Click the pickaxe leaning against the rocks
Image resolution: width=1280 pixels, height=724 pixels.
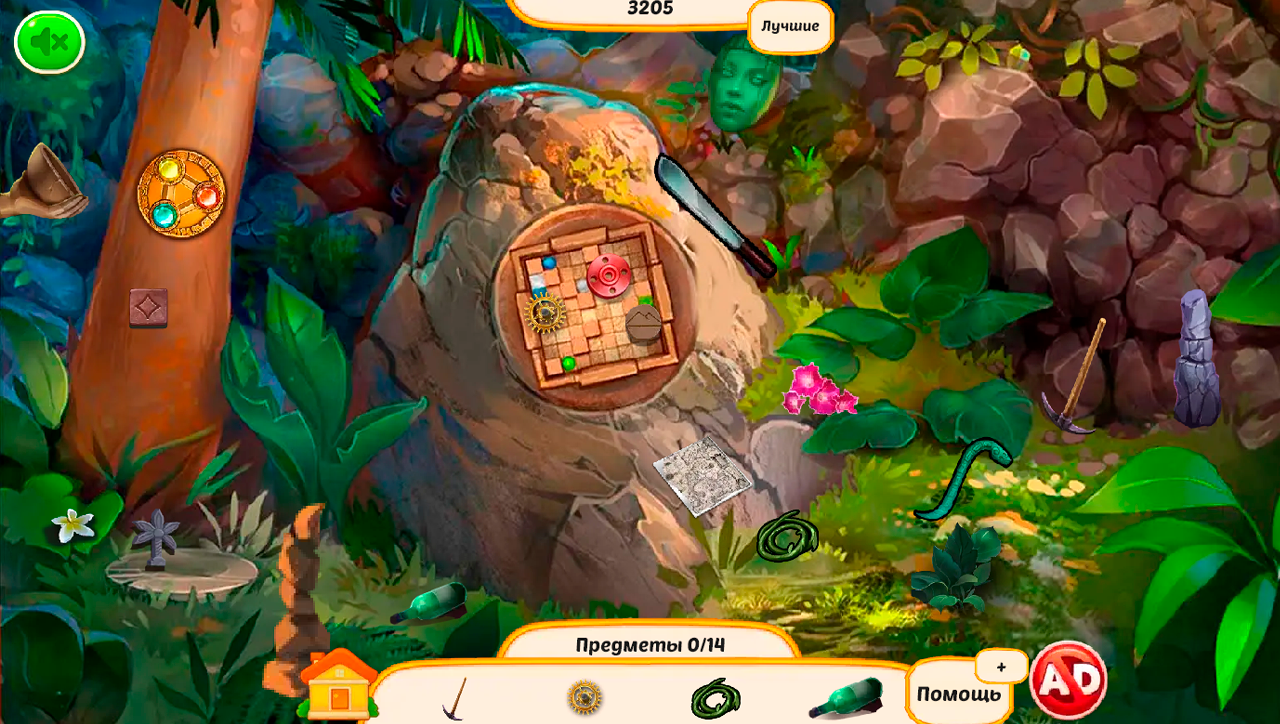(x=1080, y=370)
